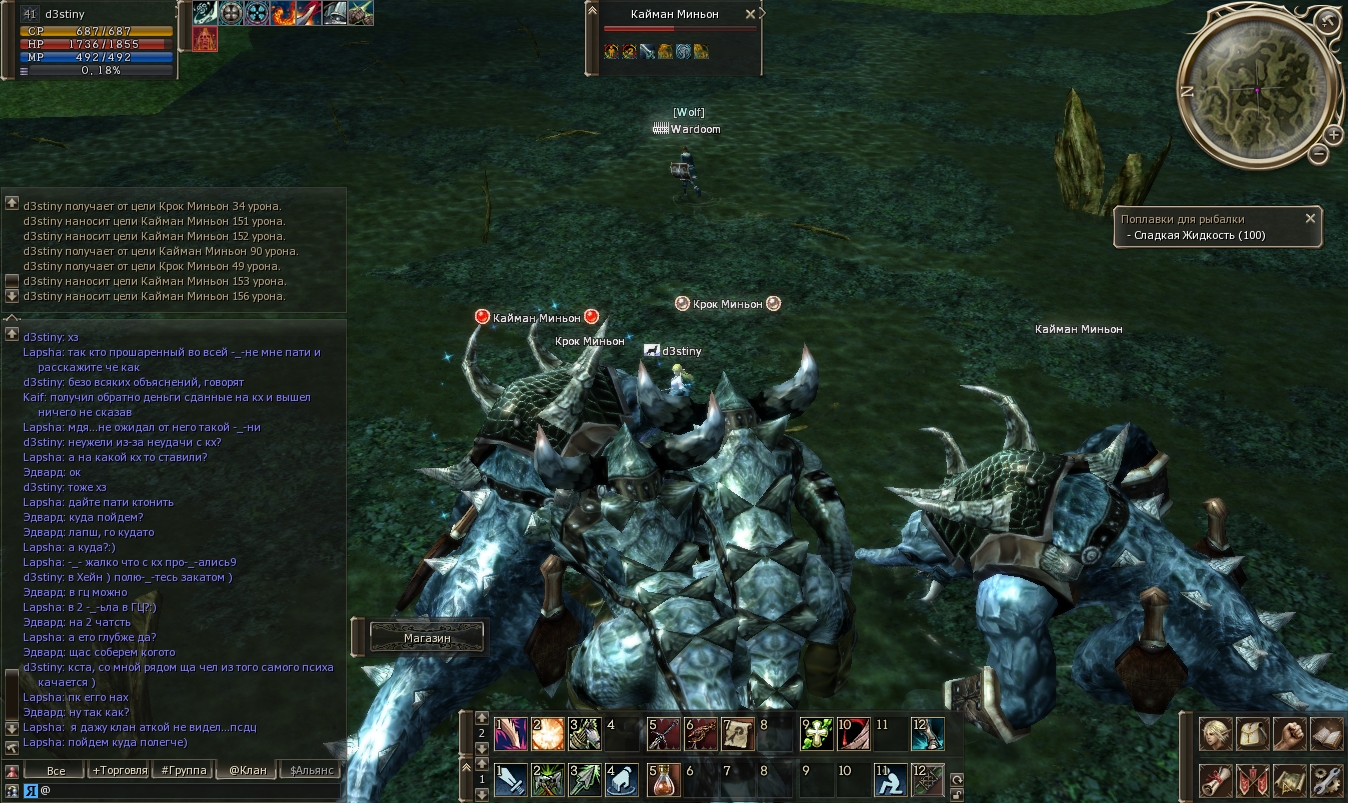This screenshot has width=1348, height=803.
Task: Open the inventory bag icon
Action: click(x=1253, y=735)
